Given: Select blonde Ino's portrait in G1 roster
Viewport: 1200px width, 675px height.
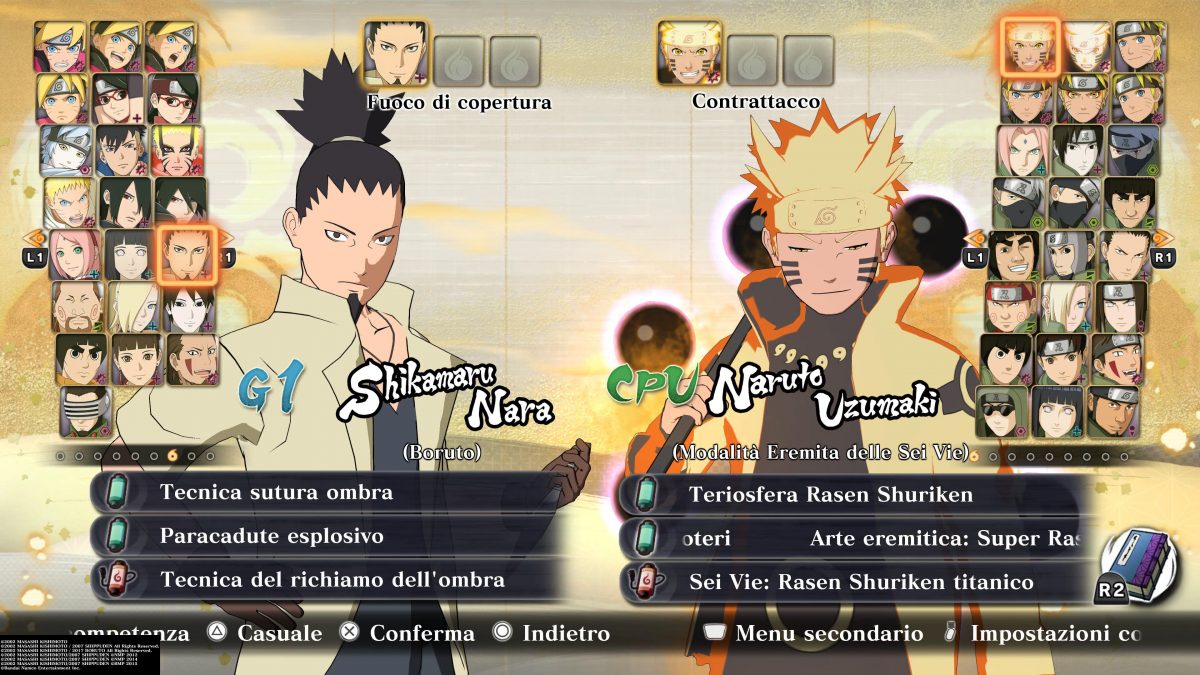Looking at the screenshot, I should pyautogui.click(x=131, y=307).
